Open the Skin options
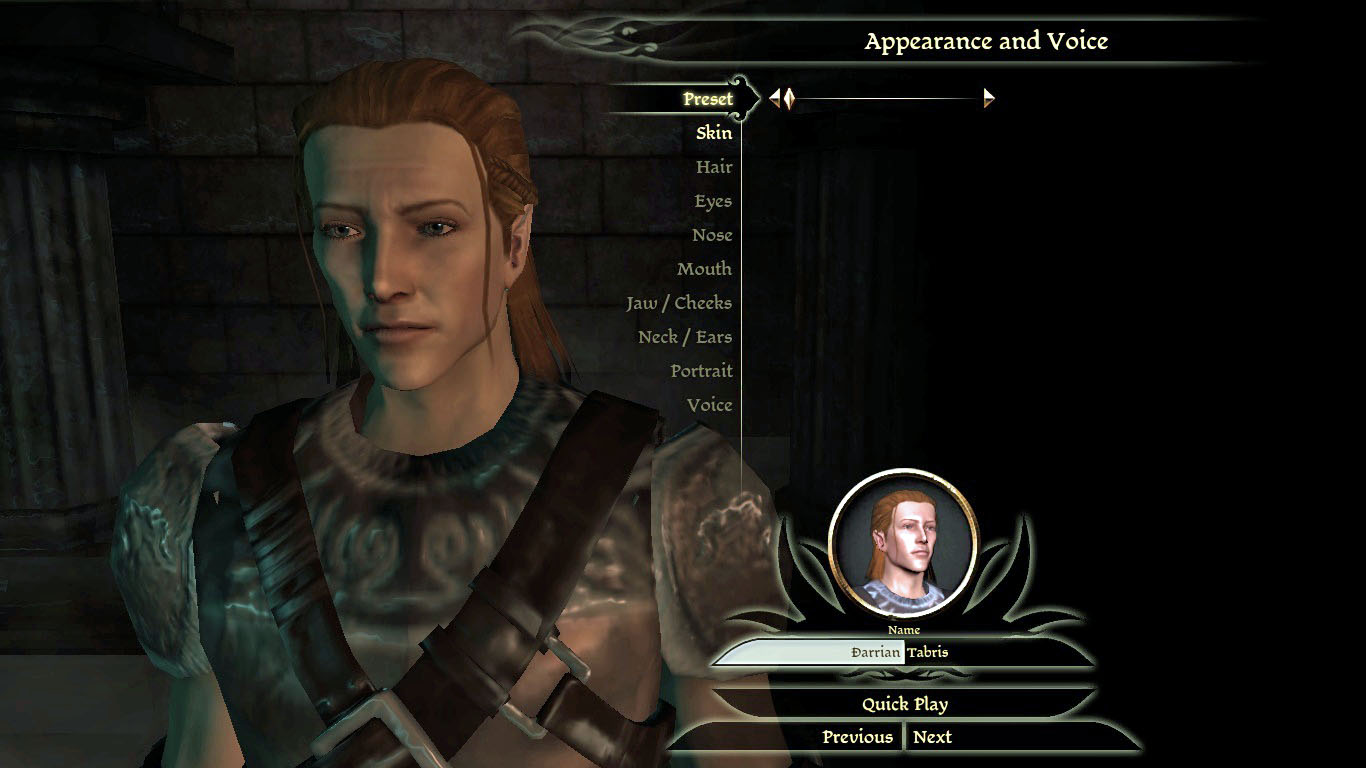The height and width of the screenshot is (768, 1366). 714,133
